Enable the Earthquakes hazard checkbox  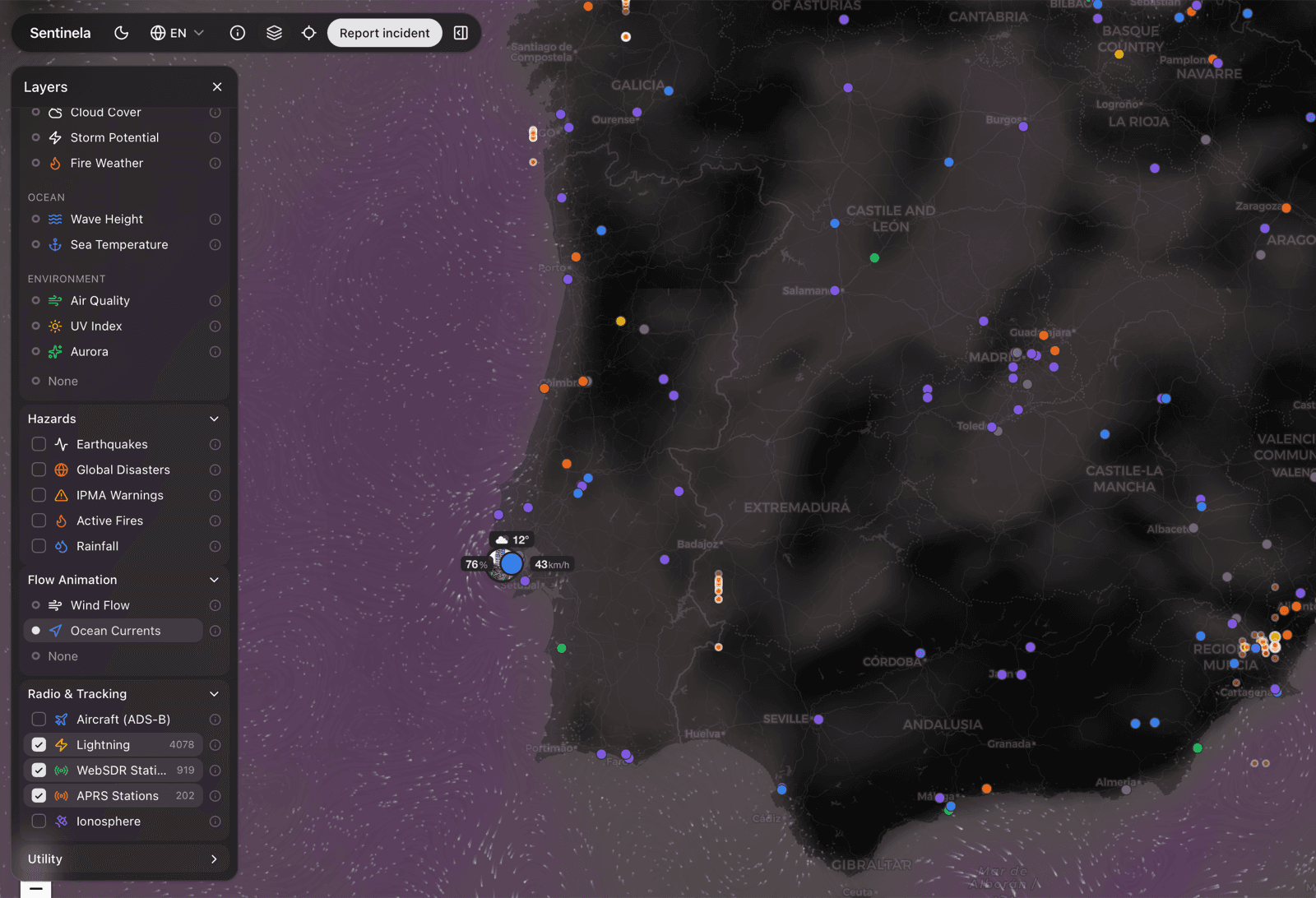38,444
